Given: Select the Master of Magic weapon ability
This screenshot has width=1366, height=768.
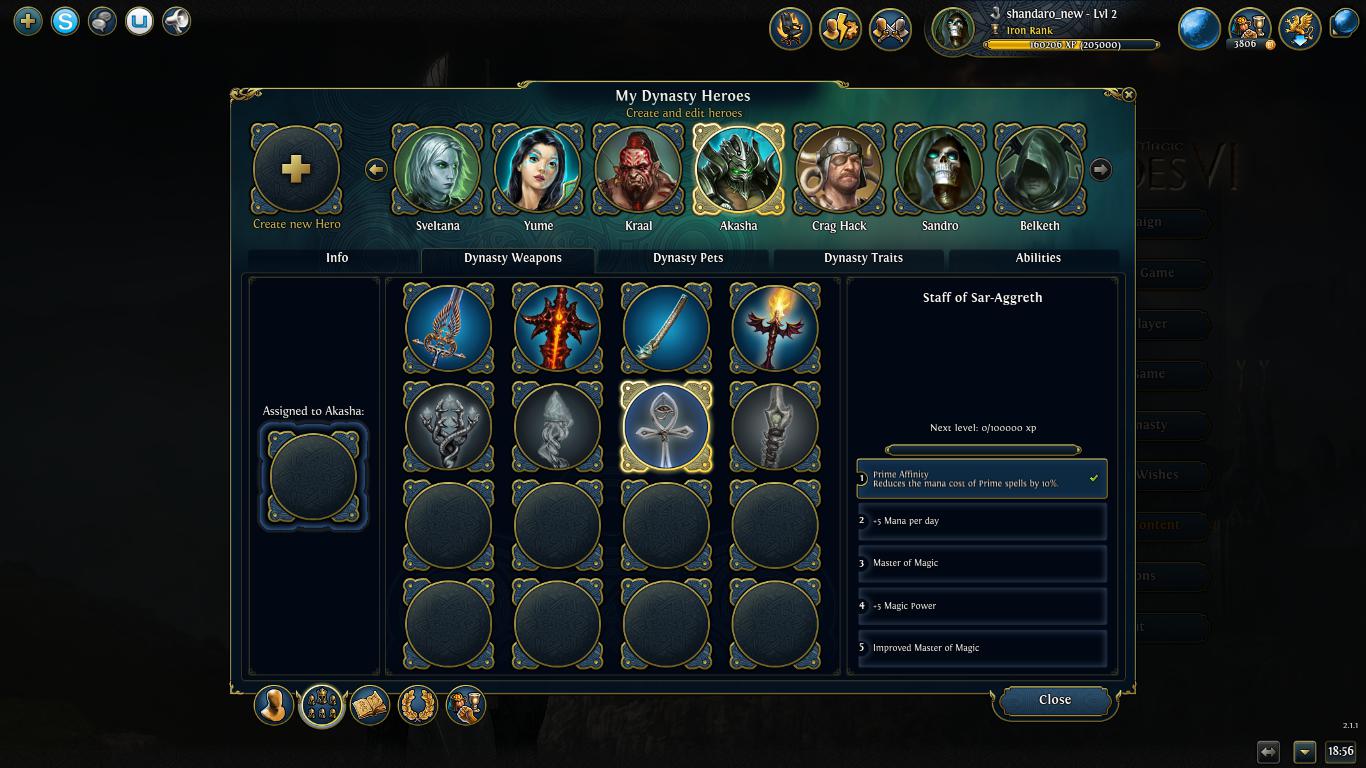Looking at the screenshot, I should coord(981,563).
